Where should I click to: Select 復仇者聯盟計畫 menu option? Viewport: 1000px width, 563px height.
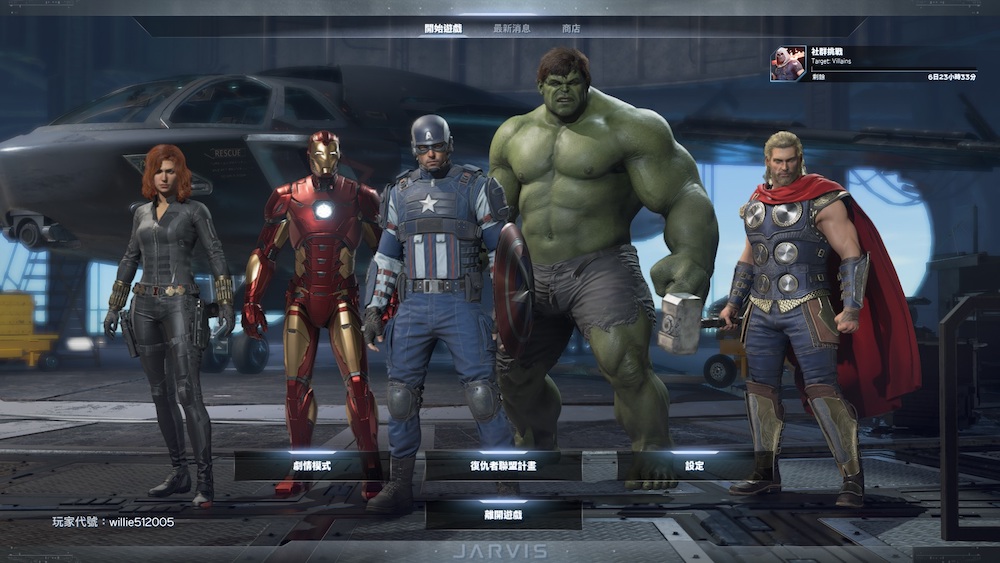coord(503,466)
